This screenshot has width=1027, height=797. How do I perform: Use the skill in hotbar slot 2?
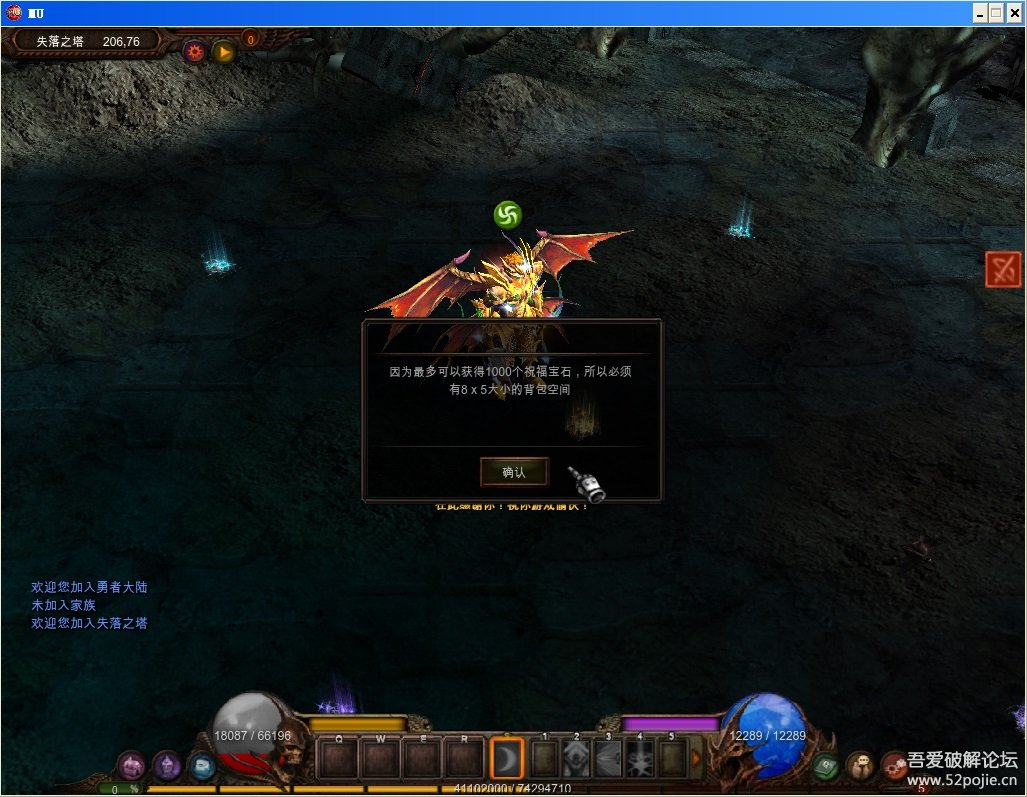point(577,759)
